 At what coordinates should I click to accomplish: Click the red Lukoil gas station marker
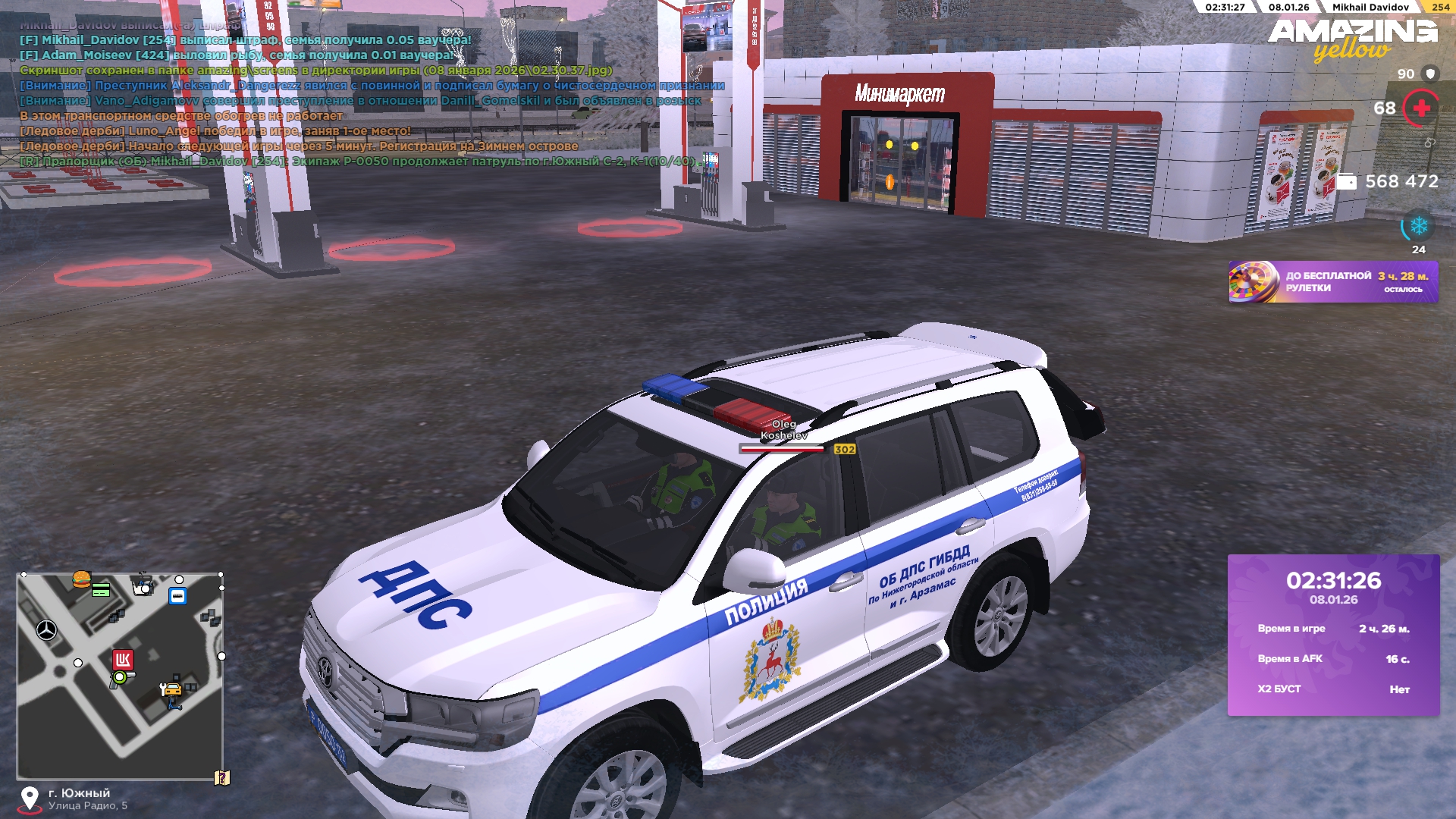pyautogui.click(x=123, y=659)
